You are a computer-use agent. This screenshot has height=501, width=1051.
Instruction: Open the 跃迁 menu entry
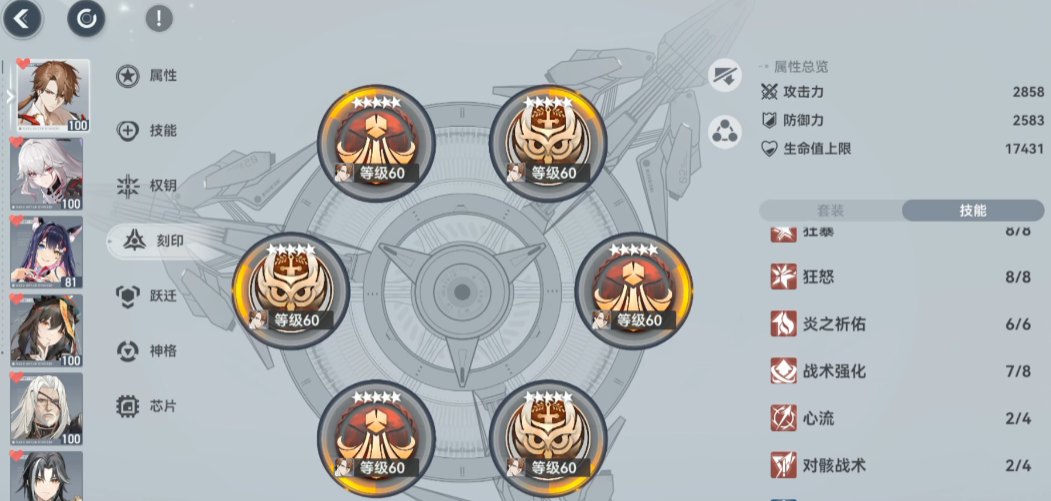click(148, 296)
